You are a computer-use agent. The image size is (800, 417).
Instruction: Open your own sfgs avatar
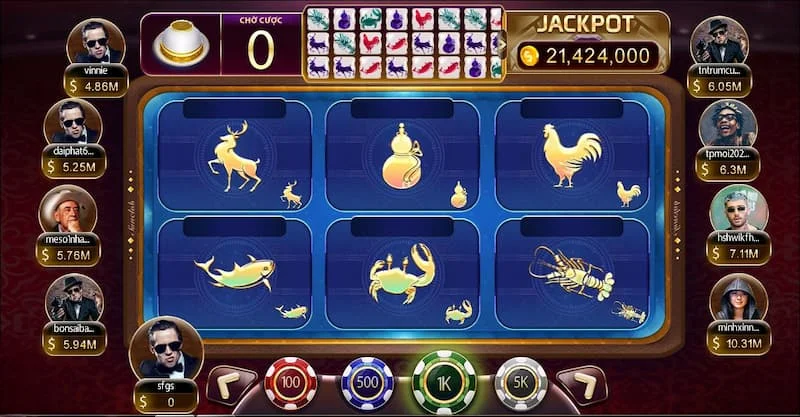[x=165, y=346]
